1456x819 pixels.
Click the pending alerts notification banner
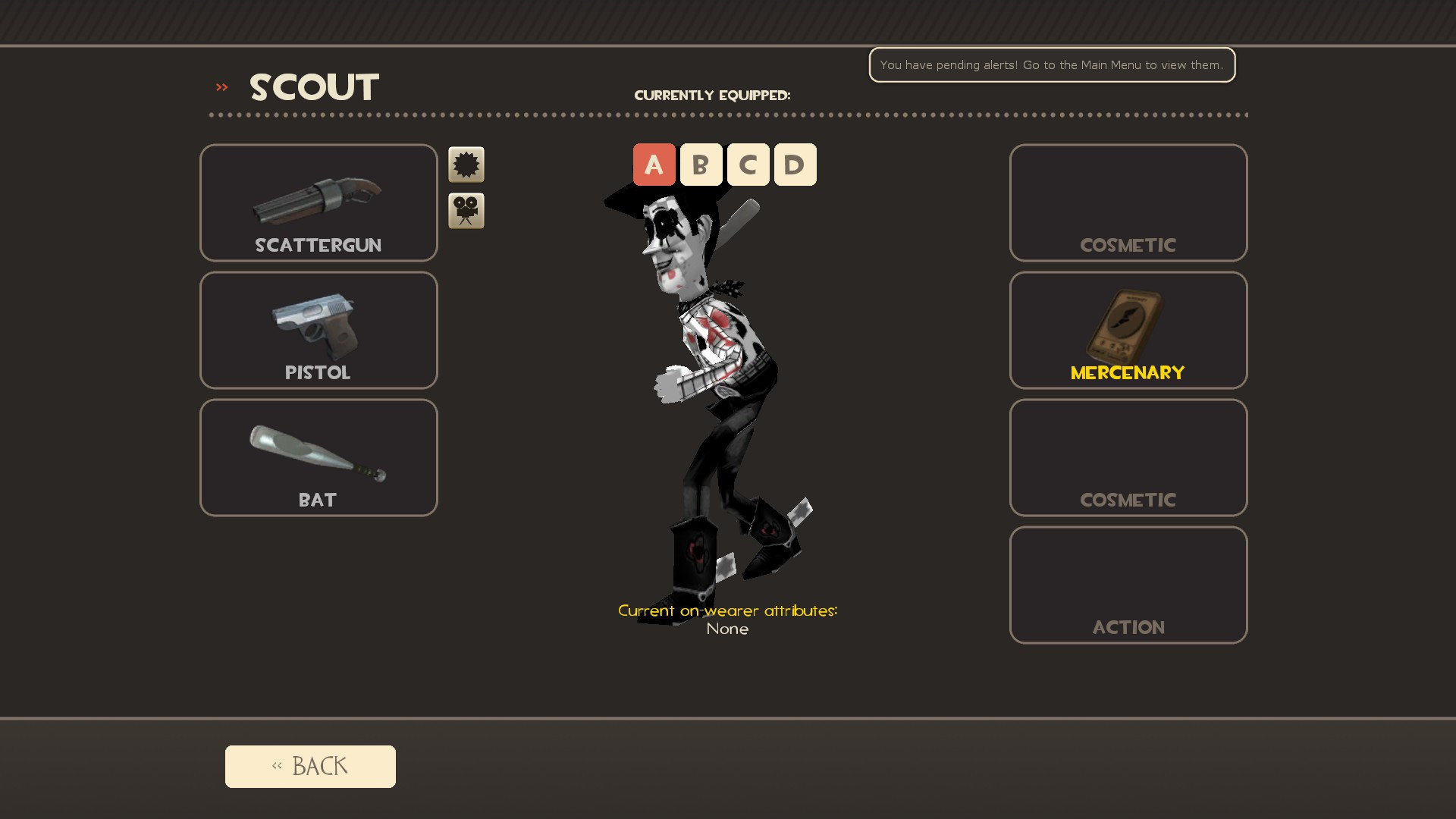pyautogui.click(x=1052, y=65)
